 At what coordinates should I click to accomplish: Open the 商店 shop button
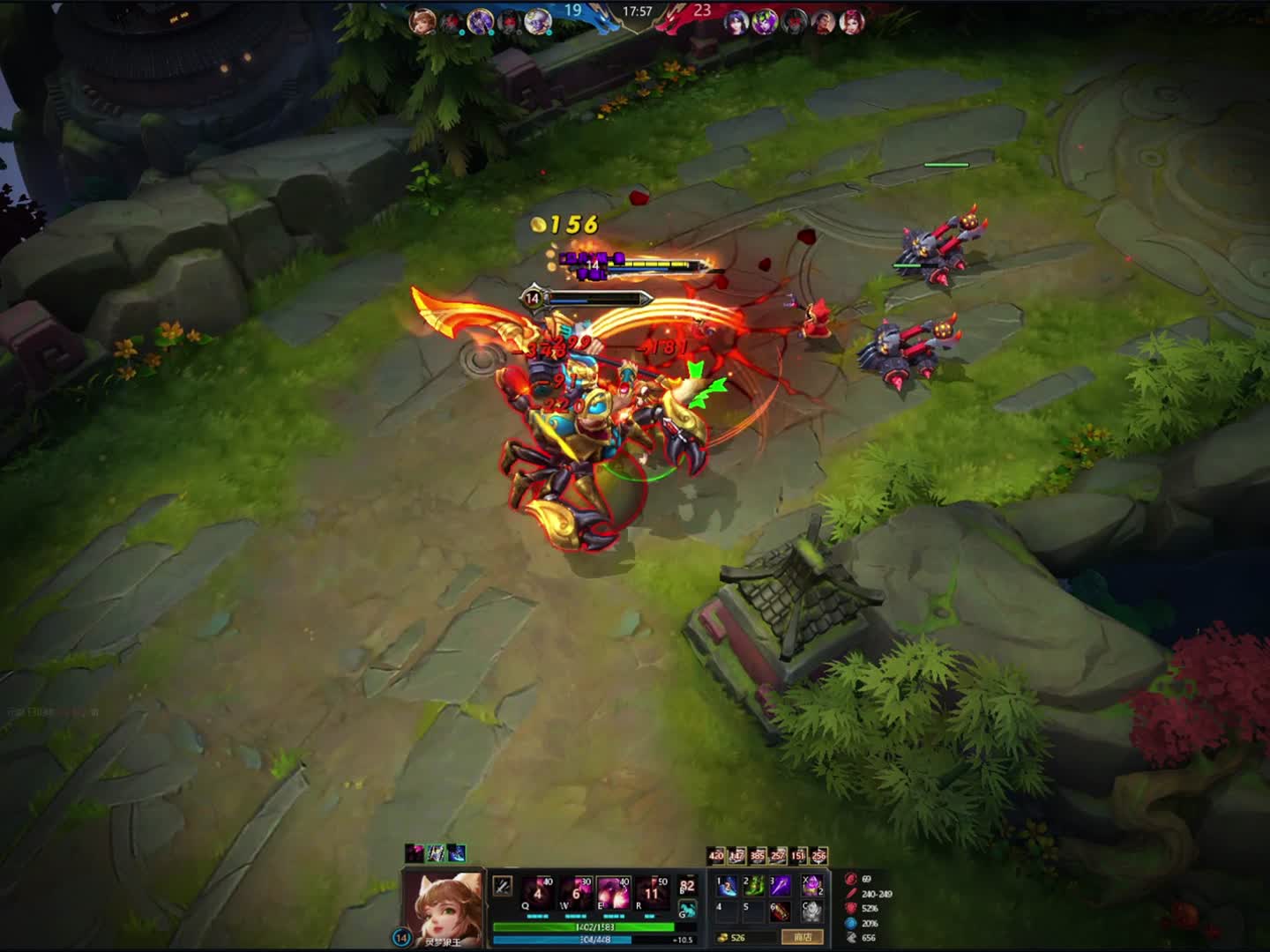pyautogui.click(x=803, y=937)
